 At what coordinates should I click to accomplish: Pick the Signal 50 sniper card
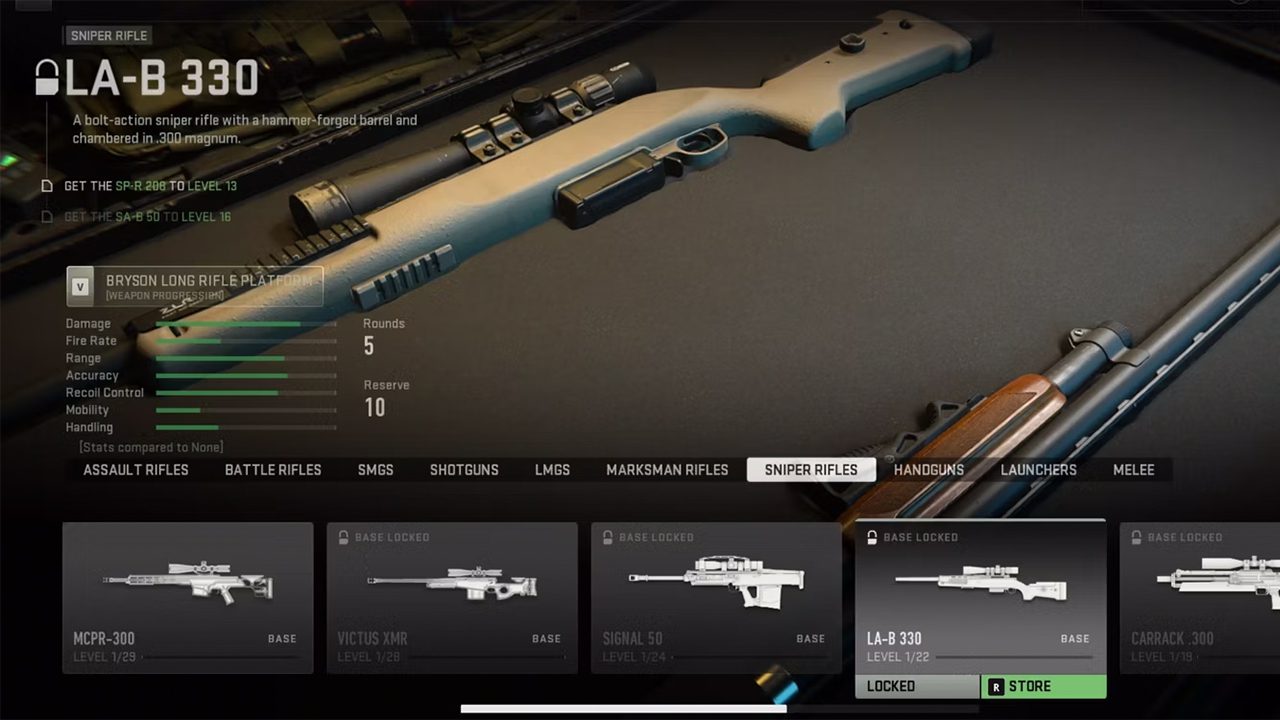pos(716,597)
